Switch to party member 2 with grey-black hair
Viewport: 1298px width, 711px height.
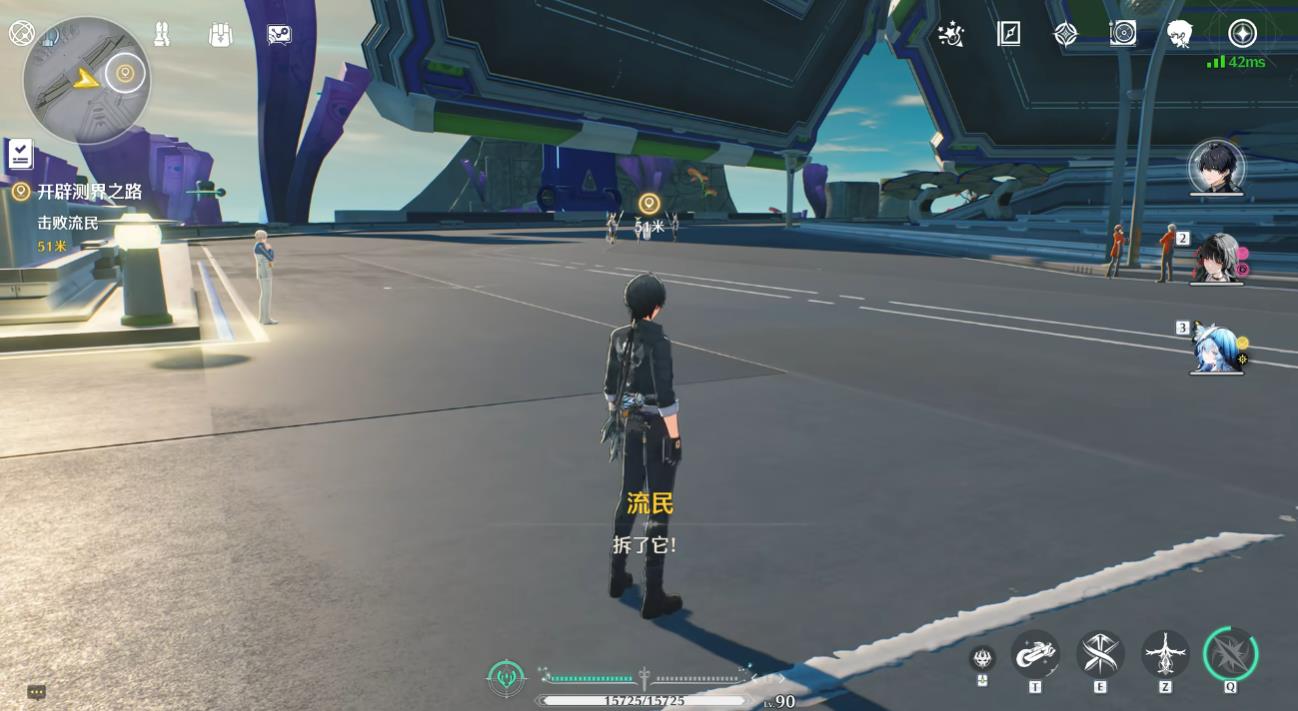[x=1216, y=258]
